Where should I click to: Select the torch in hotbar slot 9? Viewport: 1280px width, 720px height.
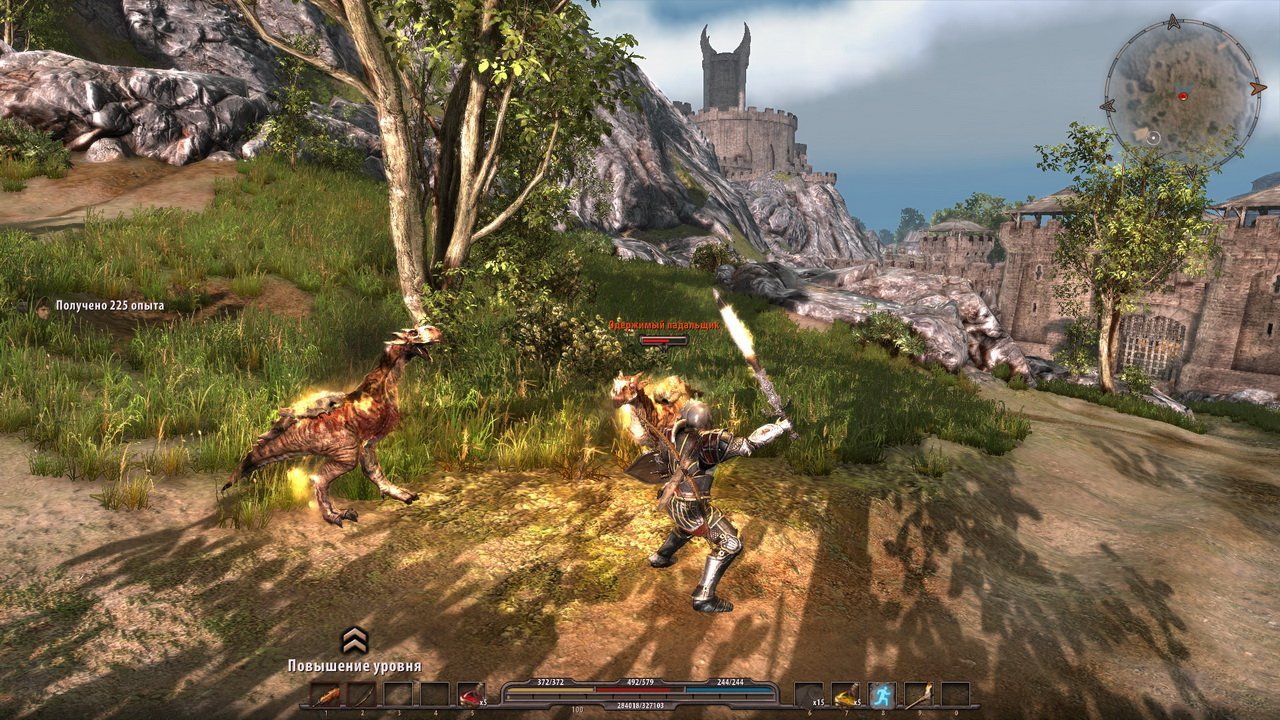pos(918,695)
